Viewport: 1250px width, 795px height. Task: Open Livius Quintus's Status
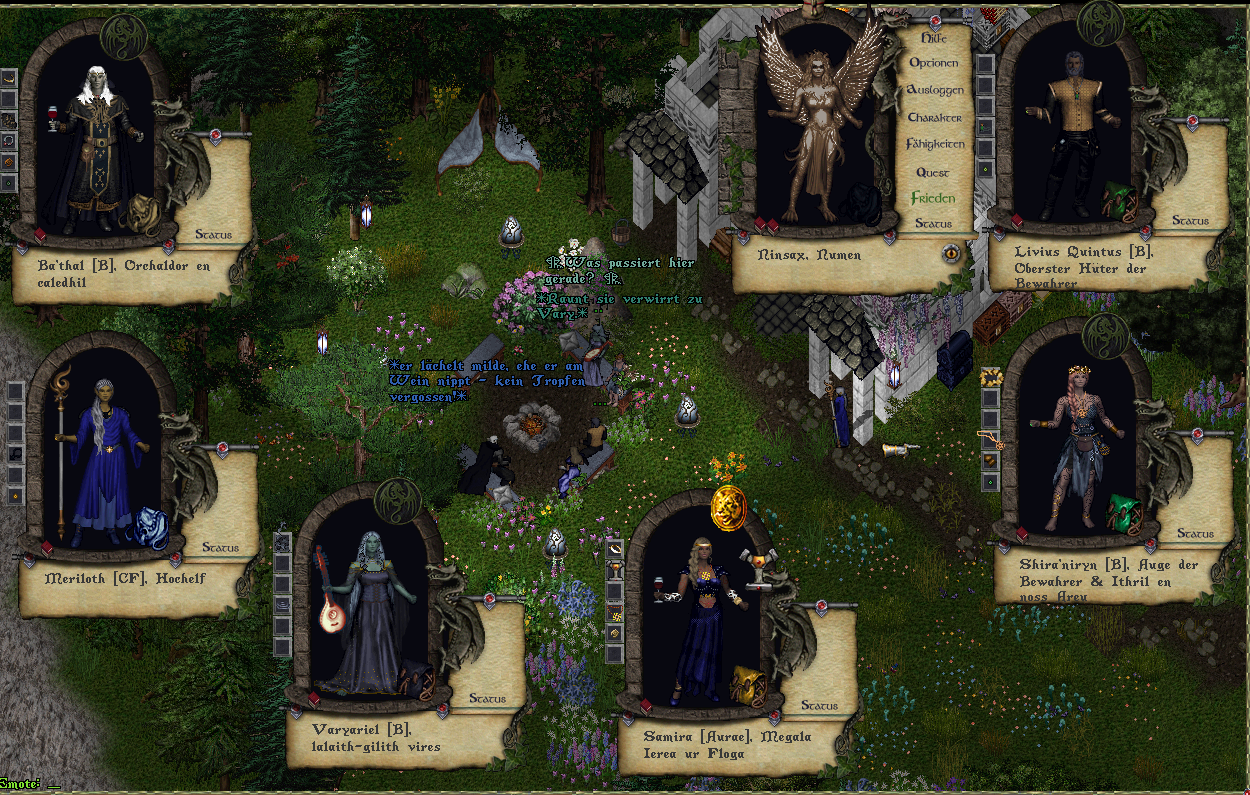(x=1190, y=220)
